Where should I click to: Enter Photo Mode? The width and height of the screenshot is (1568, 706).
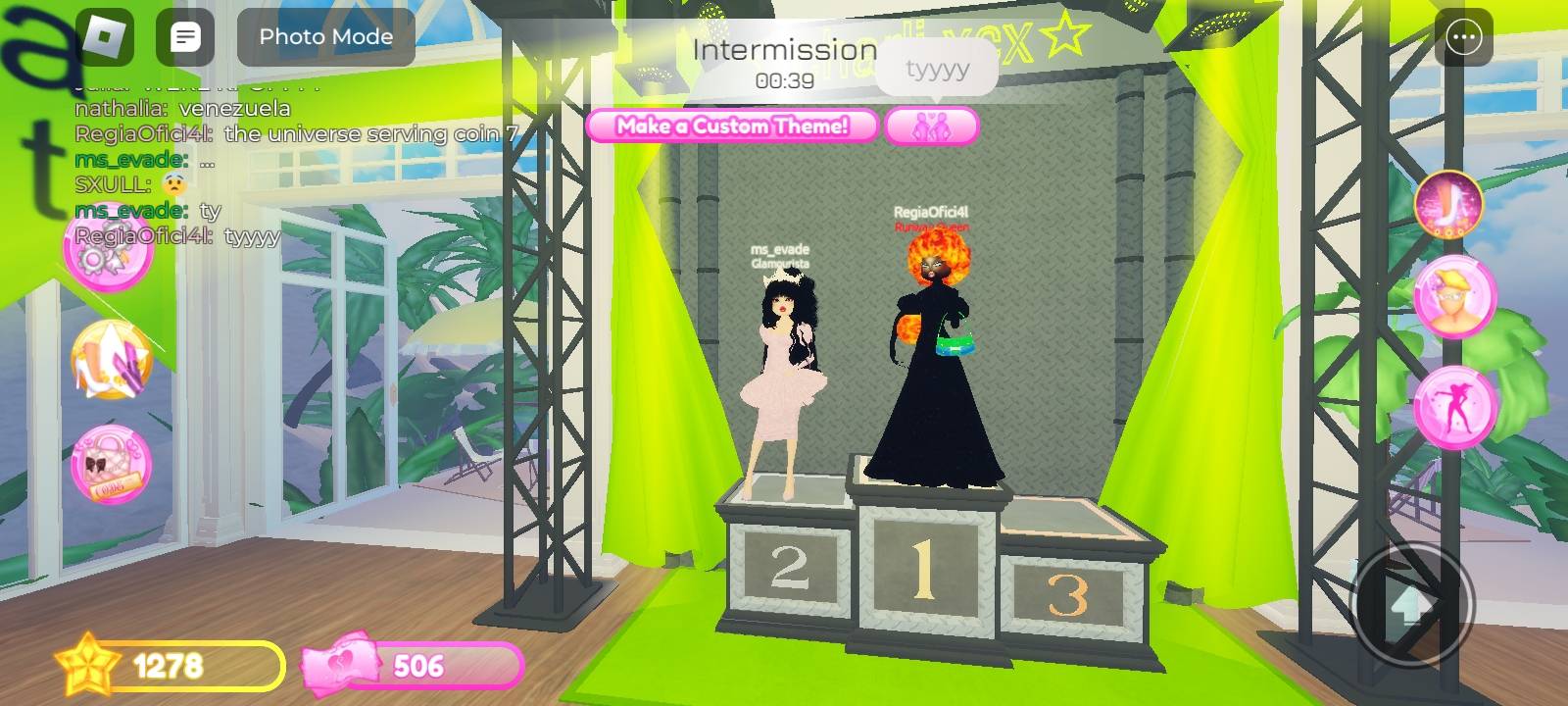click(325, 37)
